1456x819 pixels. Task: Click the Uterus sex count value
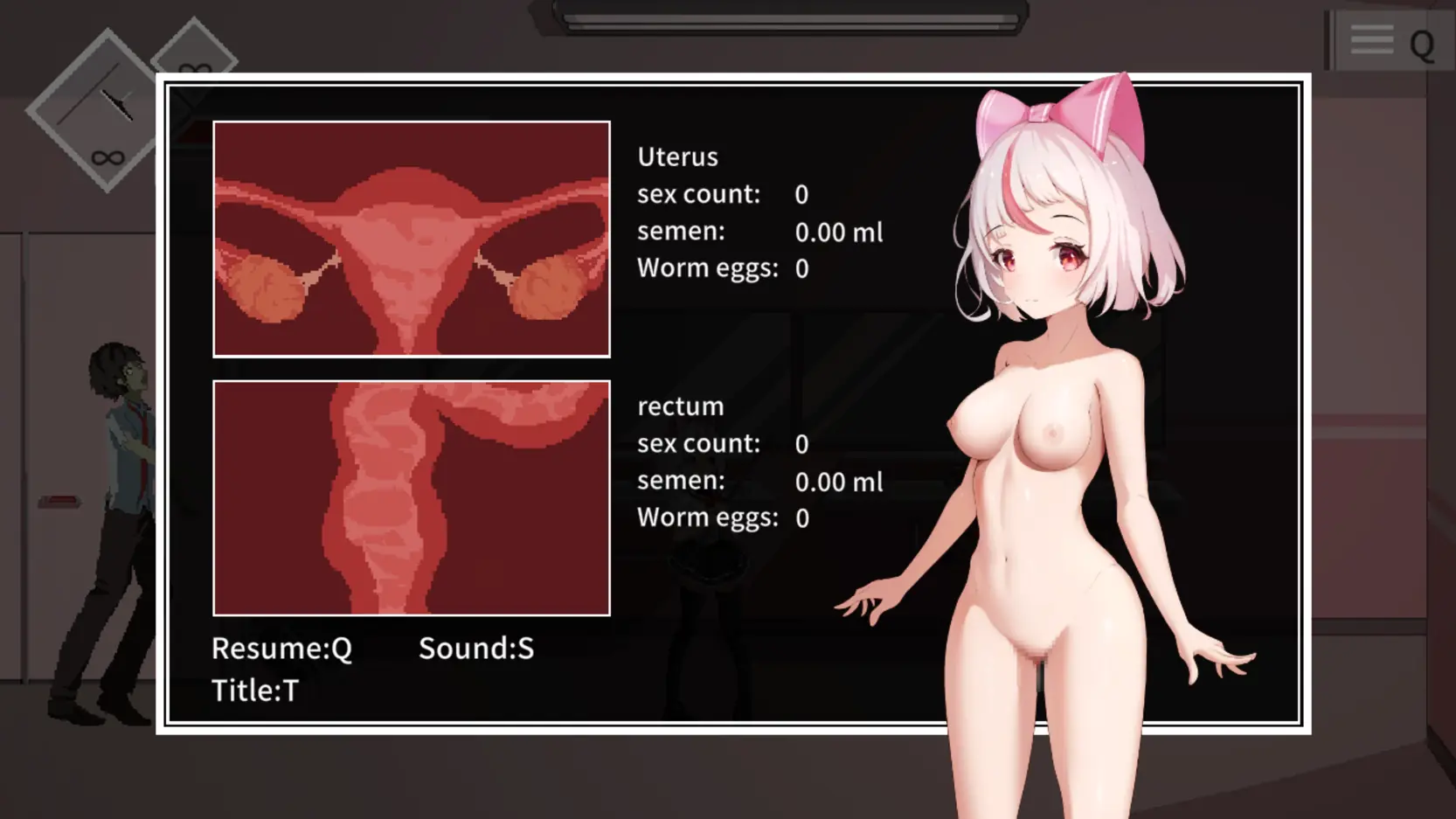click(x=801, y=195)
